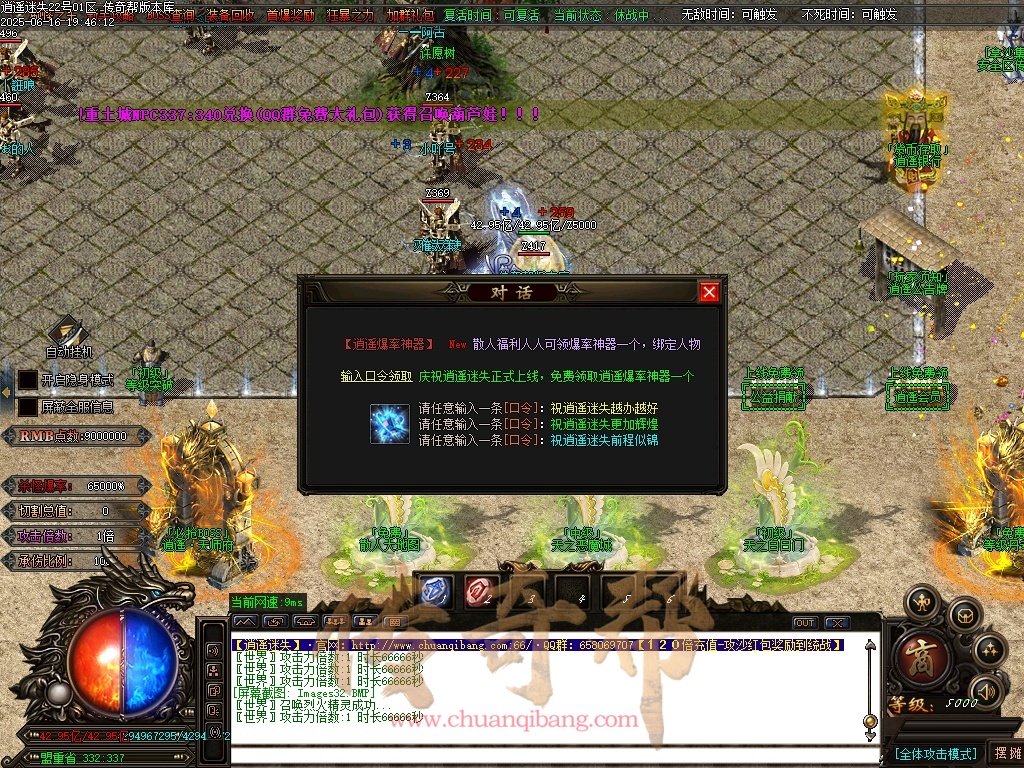Switch the 全体攻击模式 attack mode

click(x=935, y=753)
